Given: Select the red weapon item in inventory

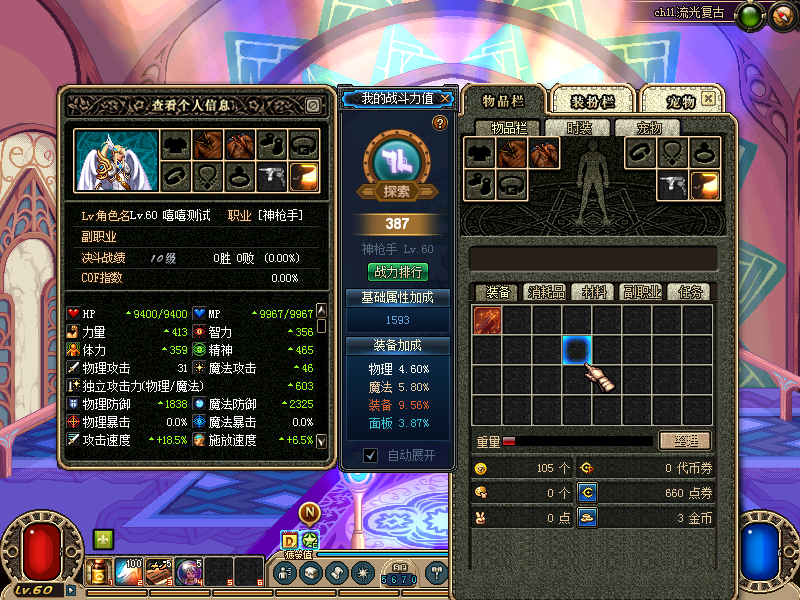Looking at the screenshot, I should (x=487, y=320).
